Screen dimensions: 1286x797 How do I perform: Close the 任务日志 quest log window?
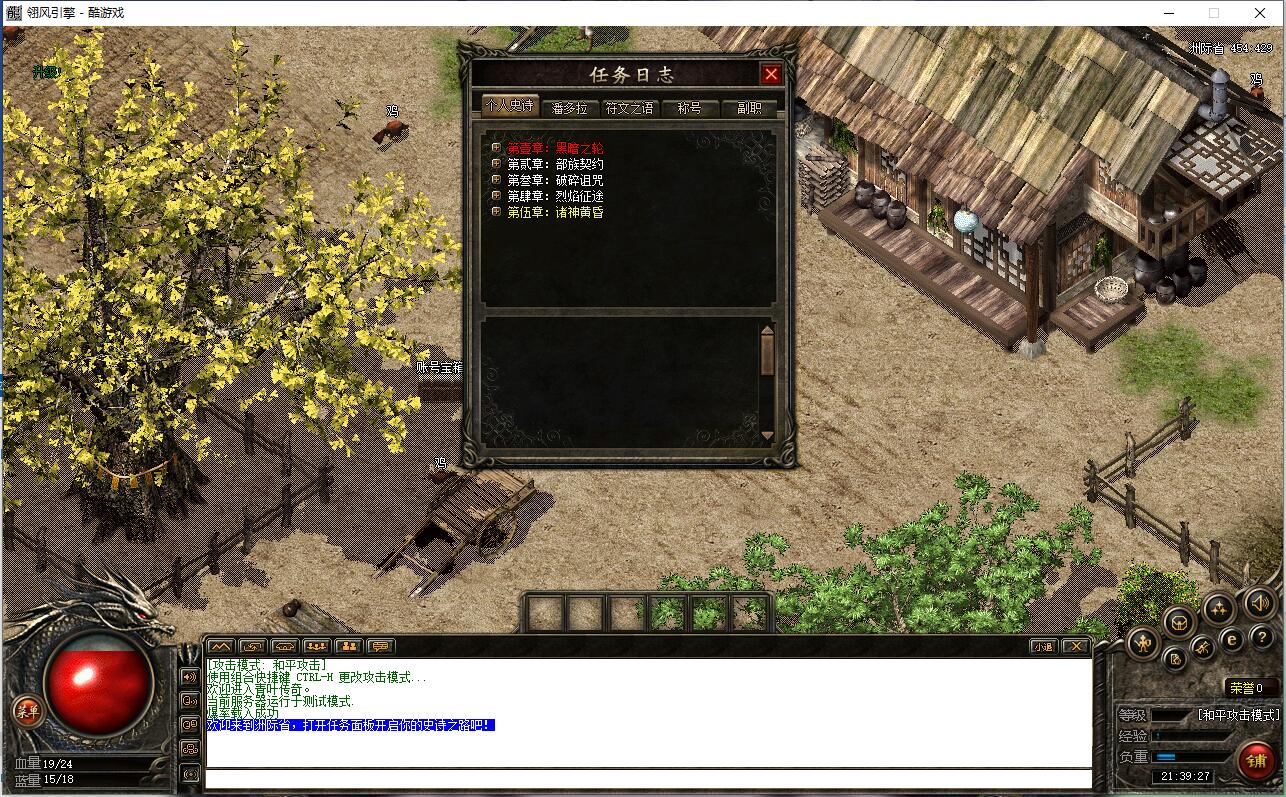pos(770,74)
